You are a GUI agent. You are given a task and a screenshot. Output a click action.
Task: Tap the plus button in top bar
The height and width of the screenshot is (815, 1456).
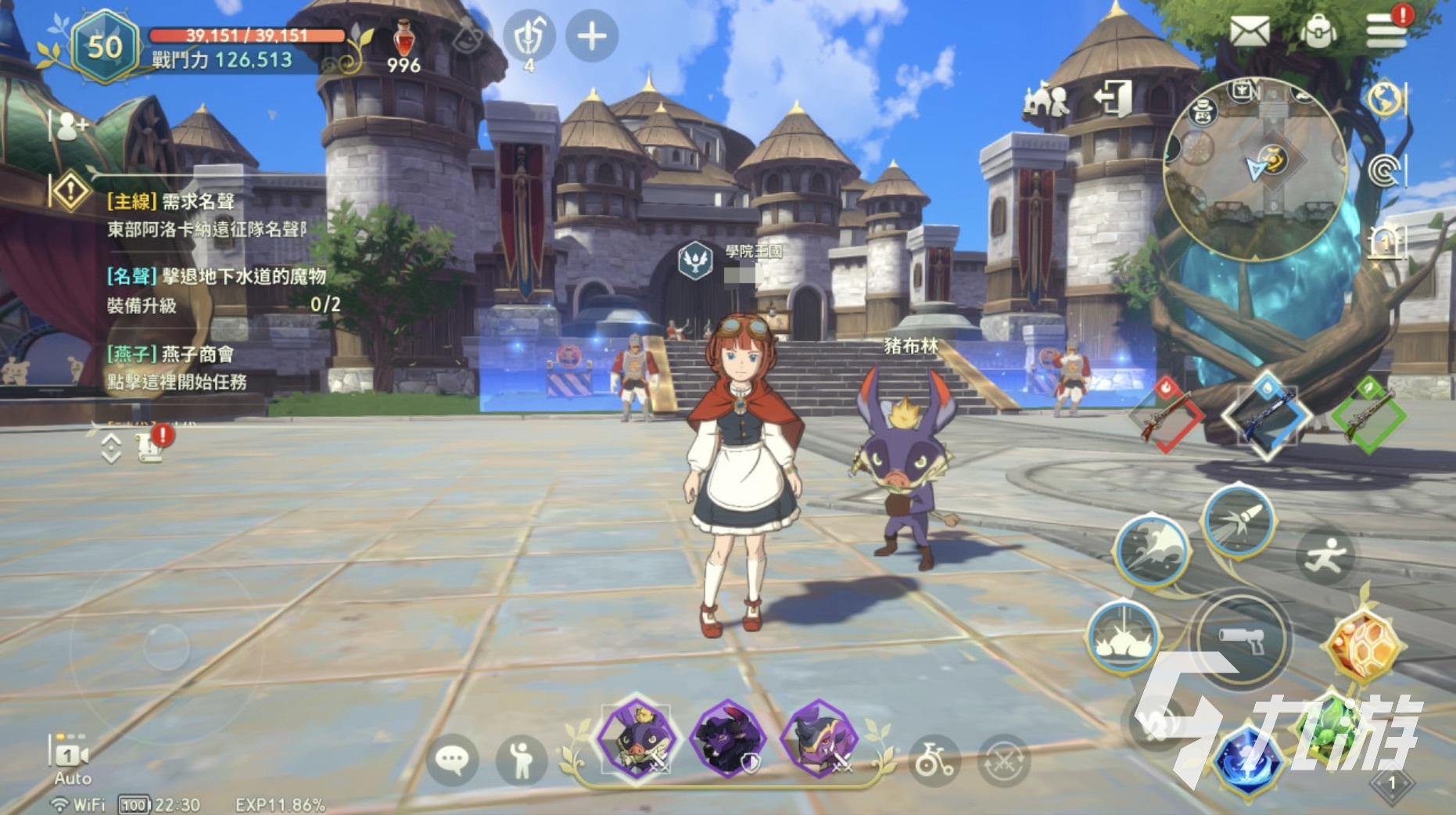tap(592, 36)
